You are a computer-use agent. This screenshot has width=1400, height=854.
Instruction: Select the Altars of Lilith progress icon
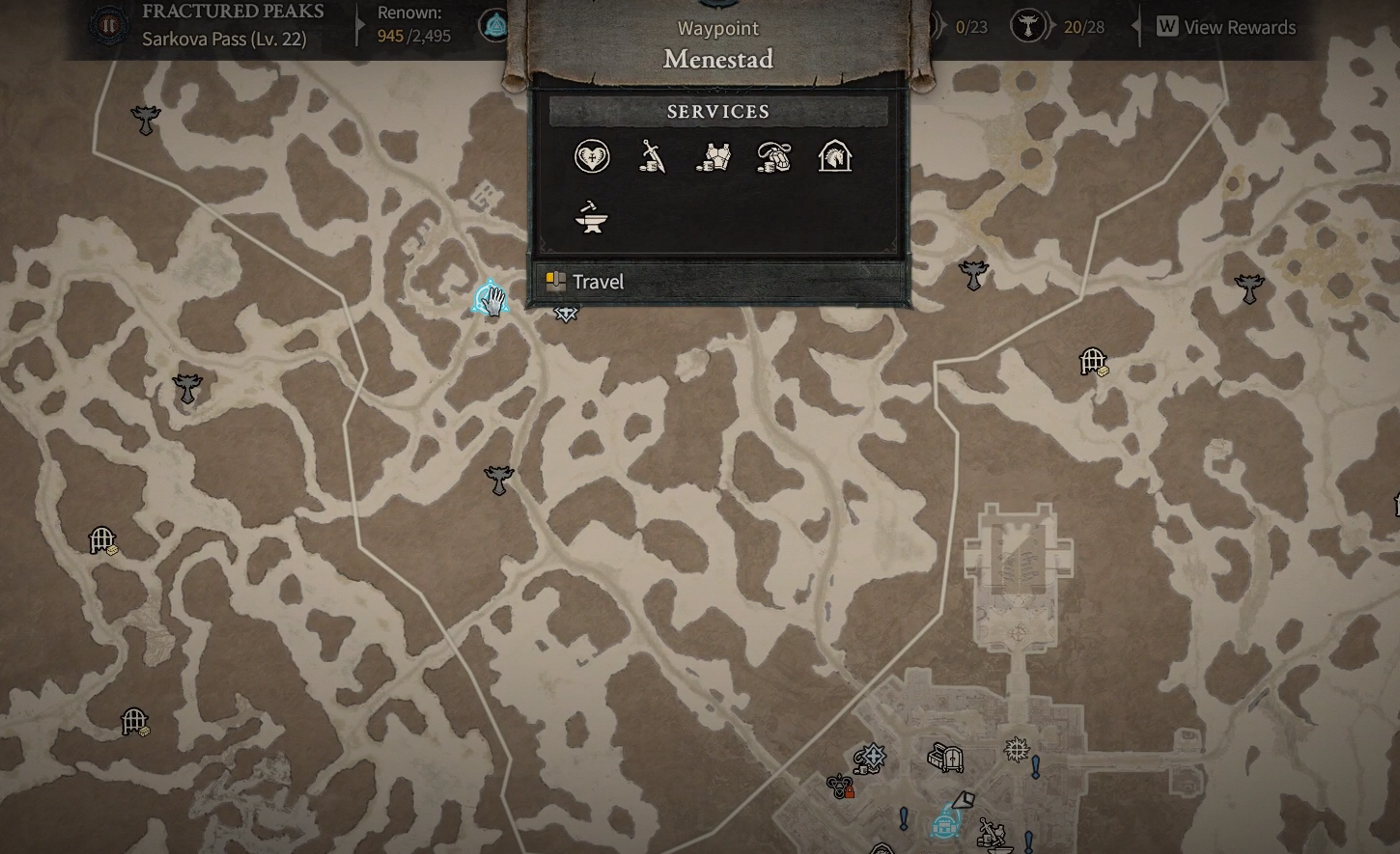point(1027,27)
